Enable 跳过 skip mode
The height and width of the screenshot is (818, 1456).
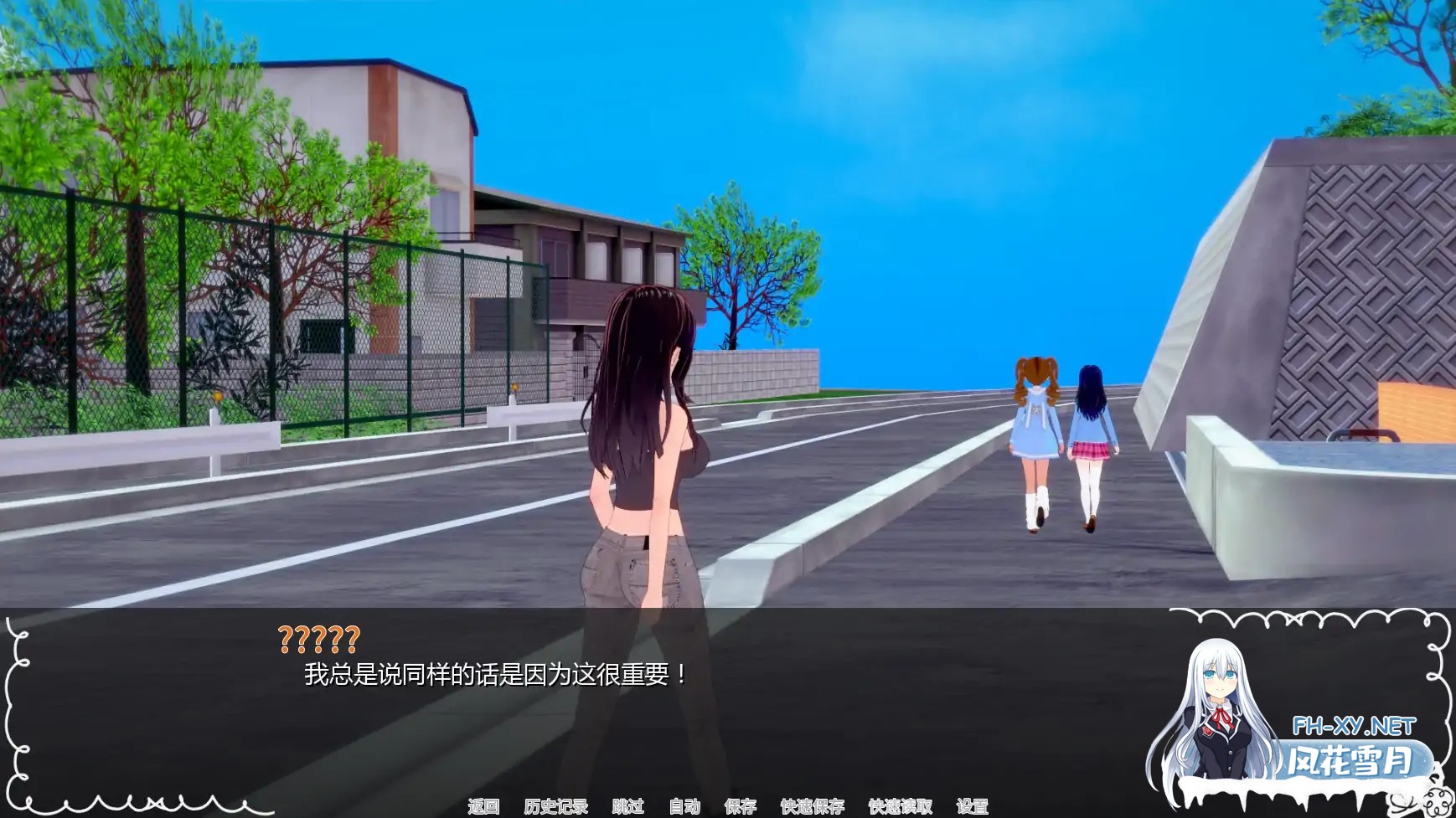pyautogui.click(x=627, y=808)
